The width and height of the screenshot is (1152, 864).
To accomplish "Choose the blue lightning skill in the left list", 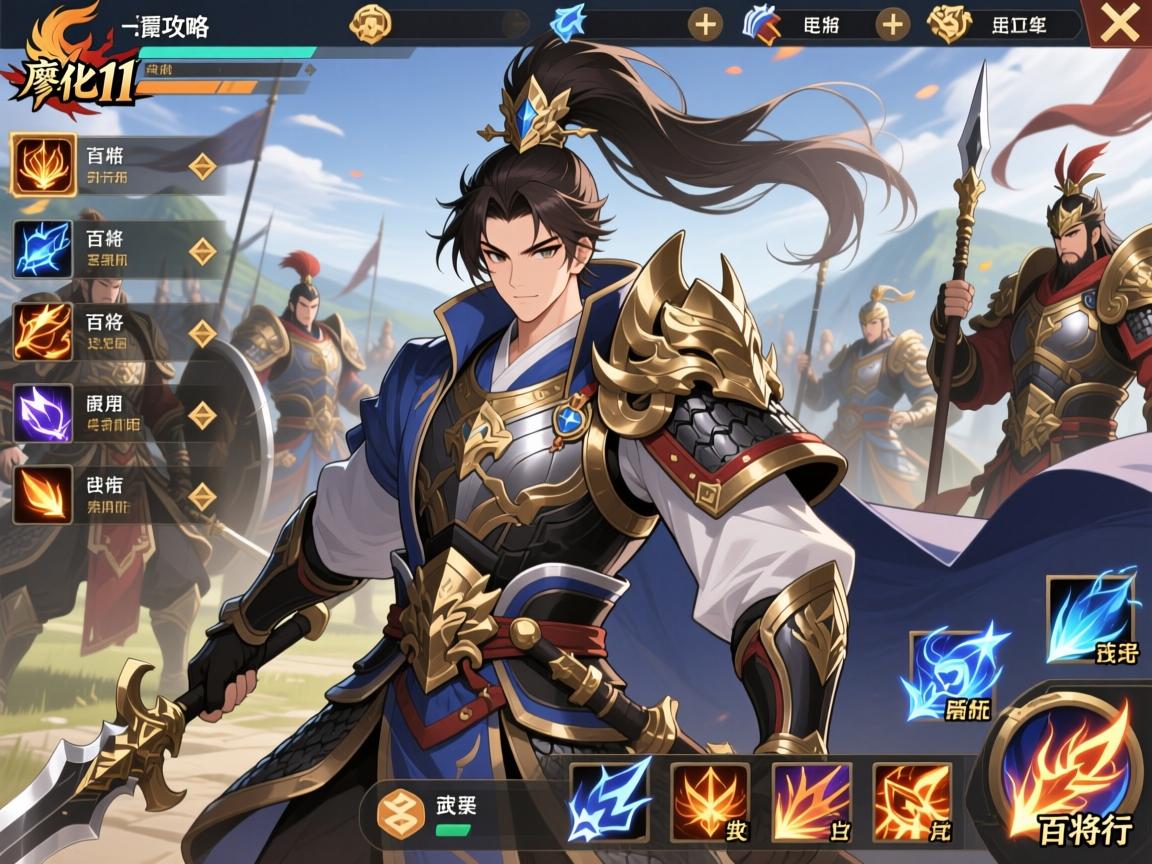I will (x=43, y=250).
